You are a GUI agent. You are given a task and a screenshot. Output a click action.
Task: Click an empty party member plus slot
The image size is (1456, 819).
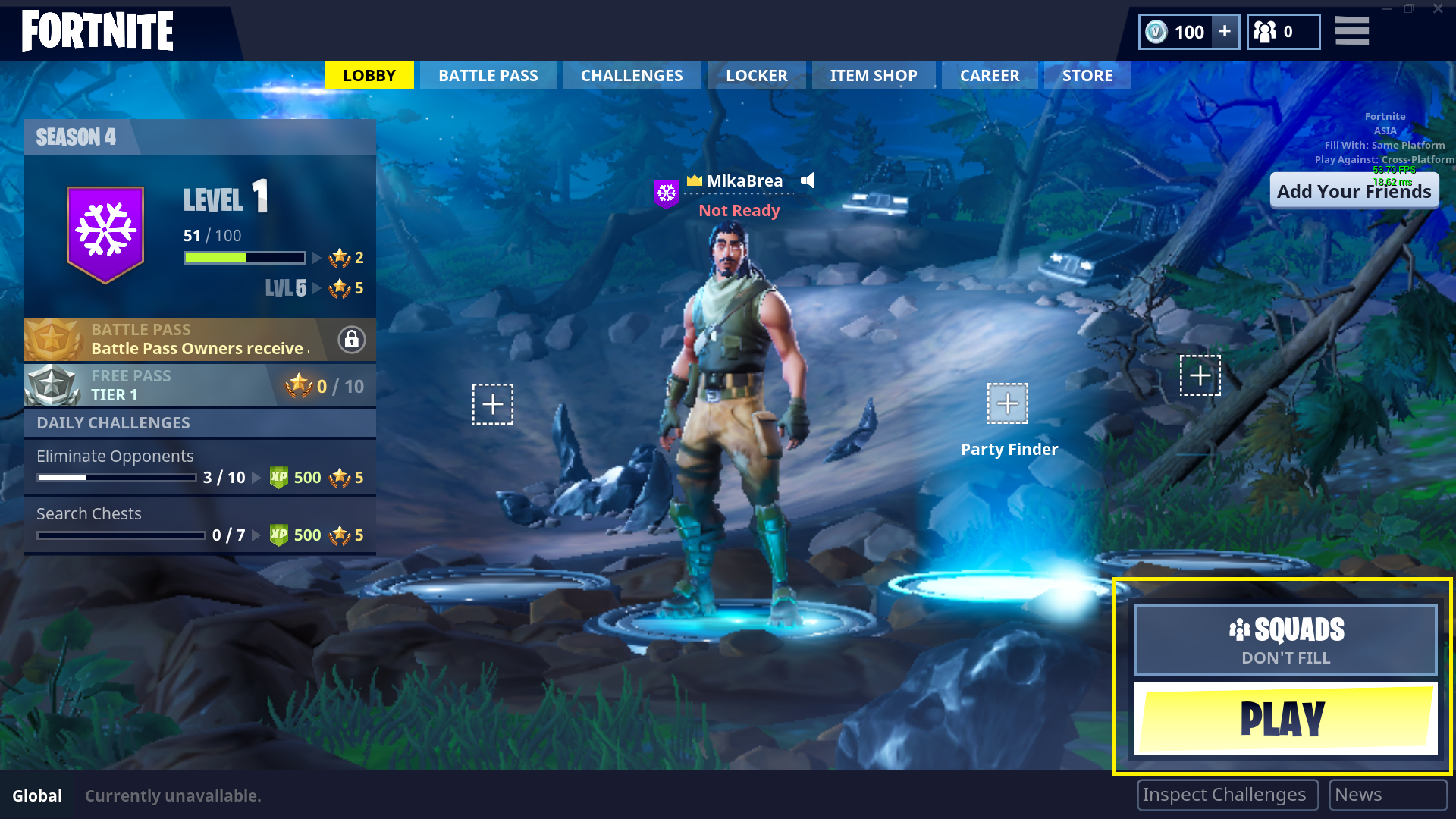pyautogui.click(x=492, y=404)
